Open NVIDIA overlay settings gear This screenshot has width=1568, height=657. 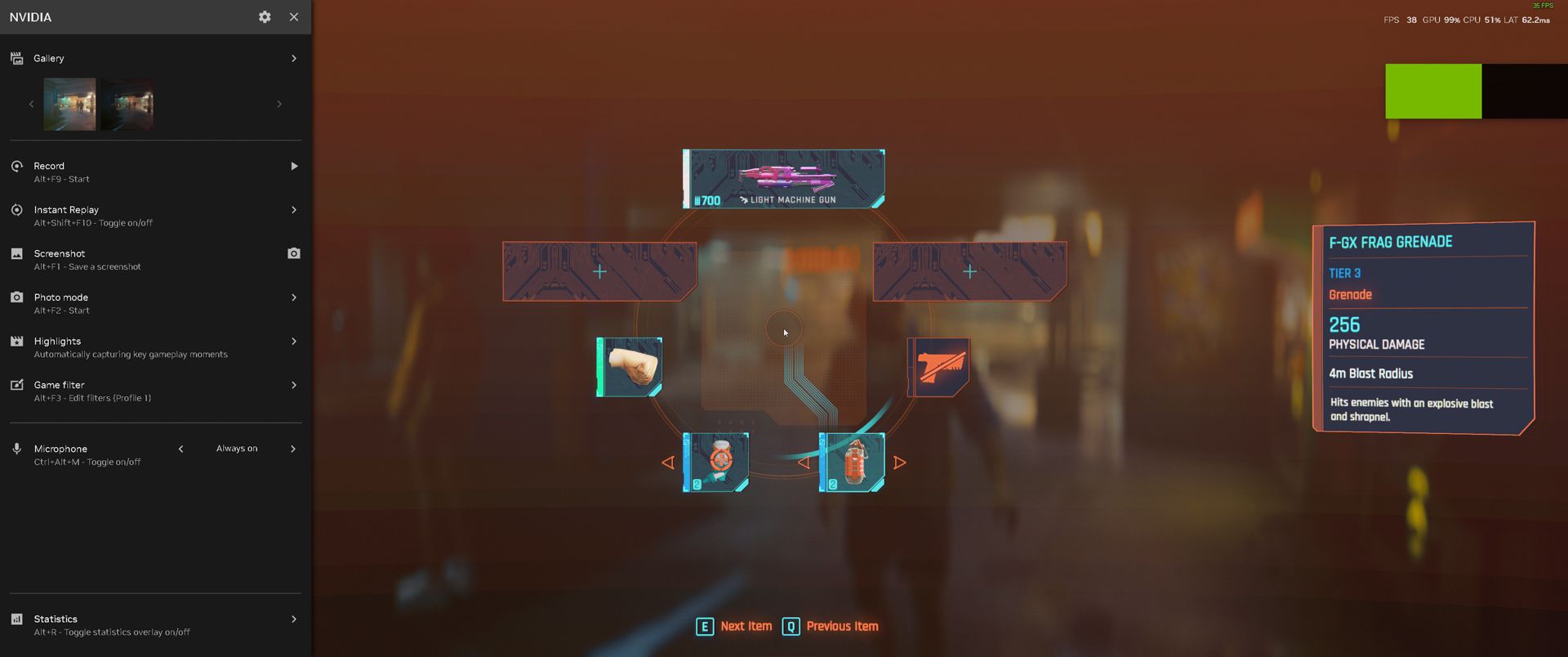[264, 16]
